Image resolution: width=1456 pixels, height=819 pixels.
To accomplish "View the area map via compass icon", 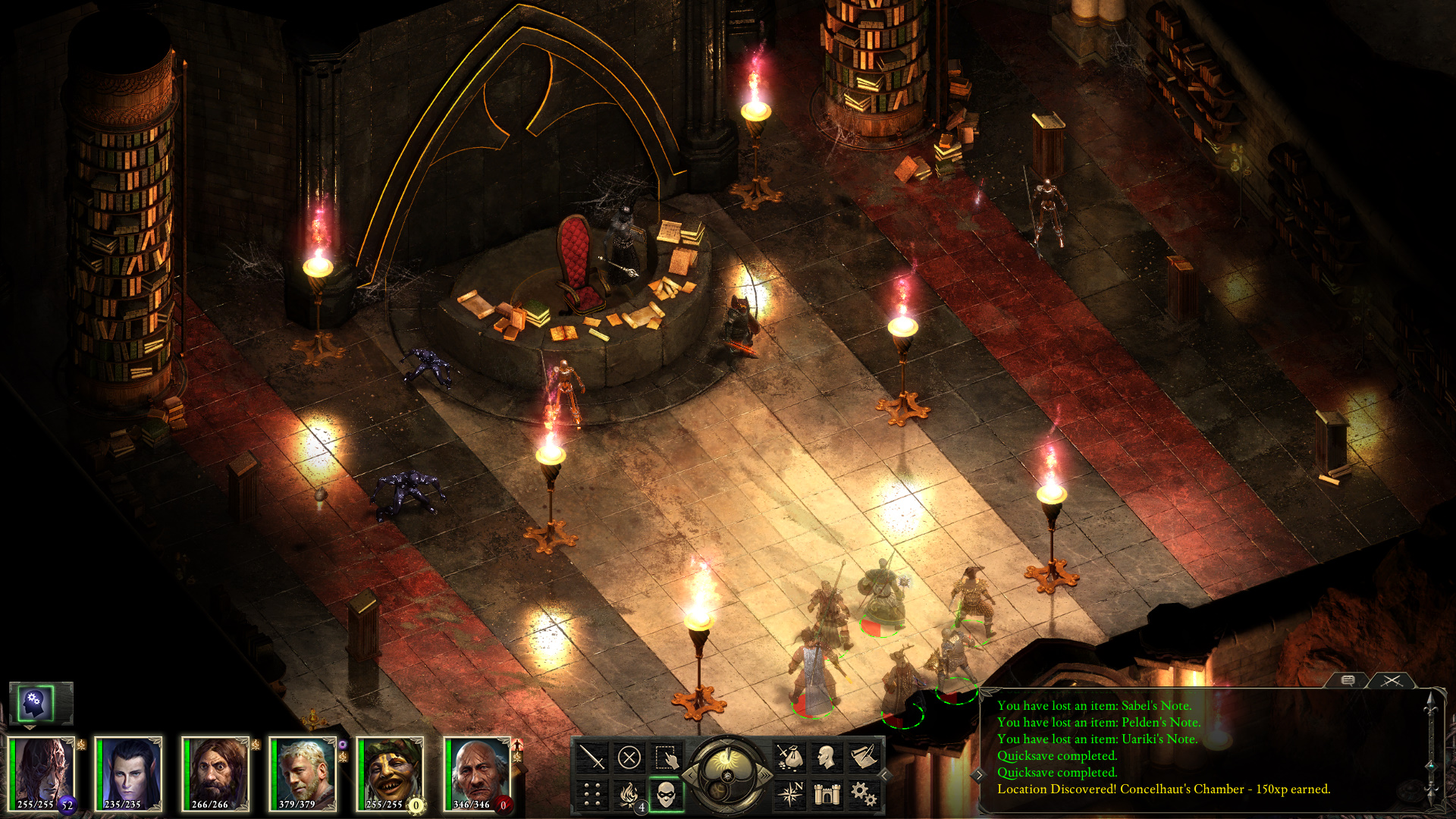I will (x=792, y=794).
